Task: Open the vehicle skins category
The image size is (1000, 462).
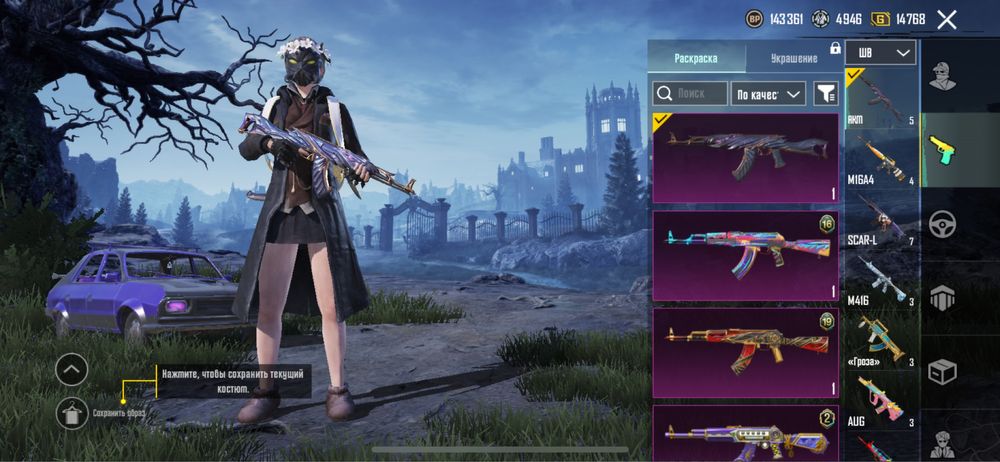Action: pos(942,224)
